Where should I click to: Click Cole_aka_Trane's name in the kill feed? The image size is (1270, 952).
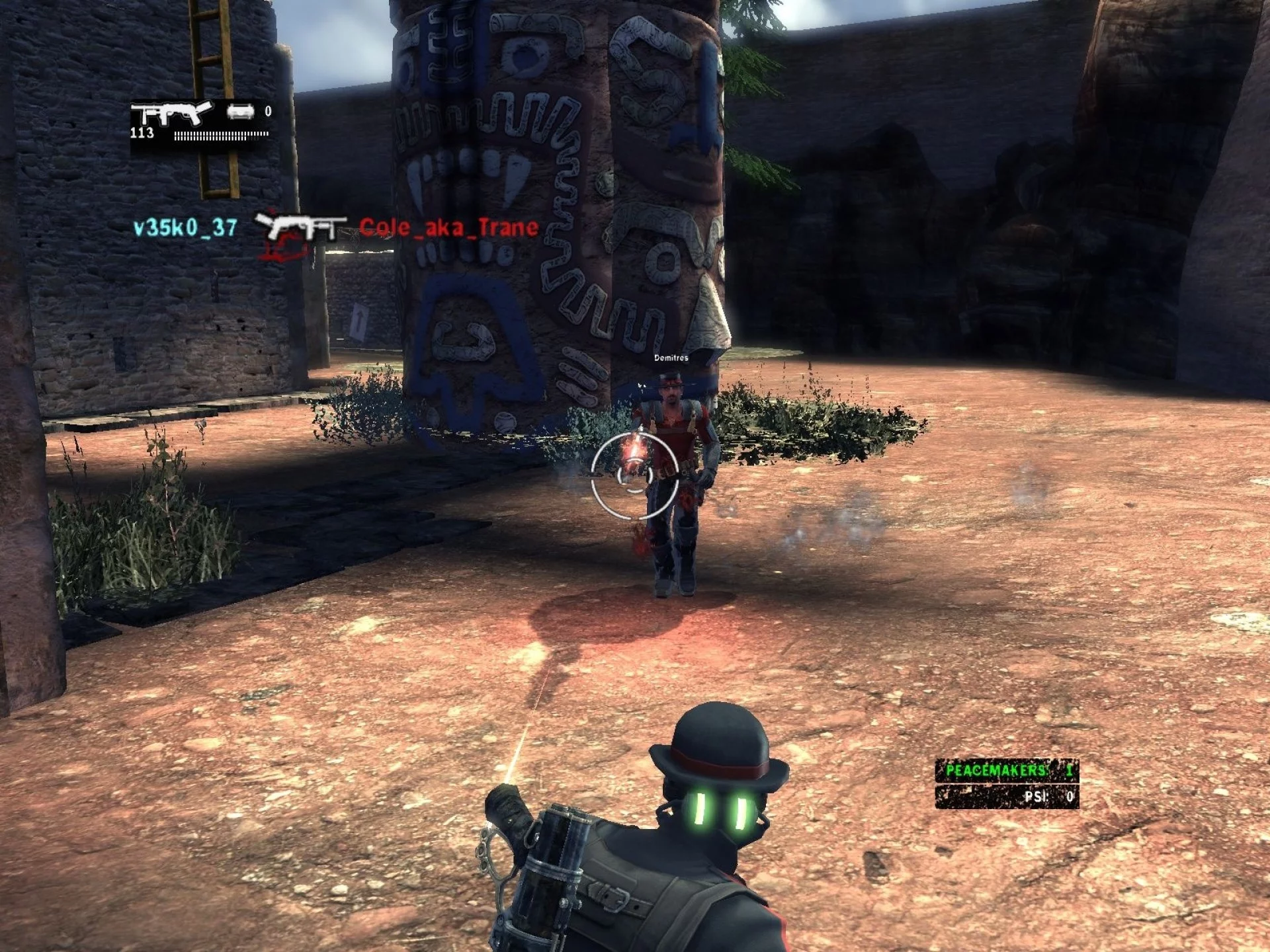449,228
